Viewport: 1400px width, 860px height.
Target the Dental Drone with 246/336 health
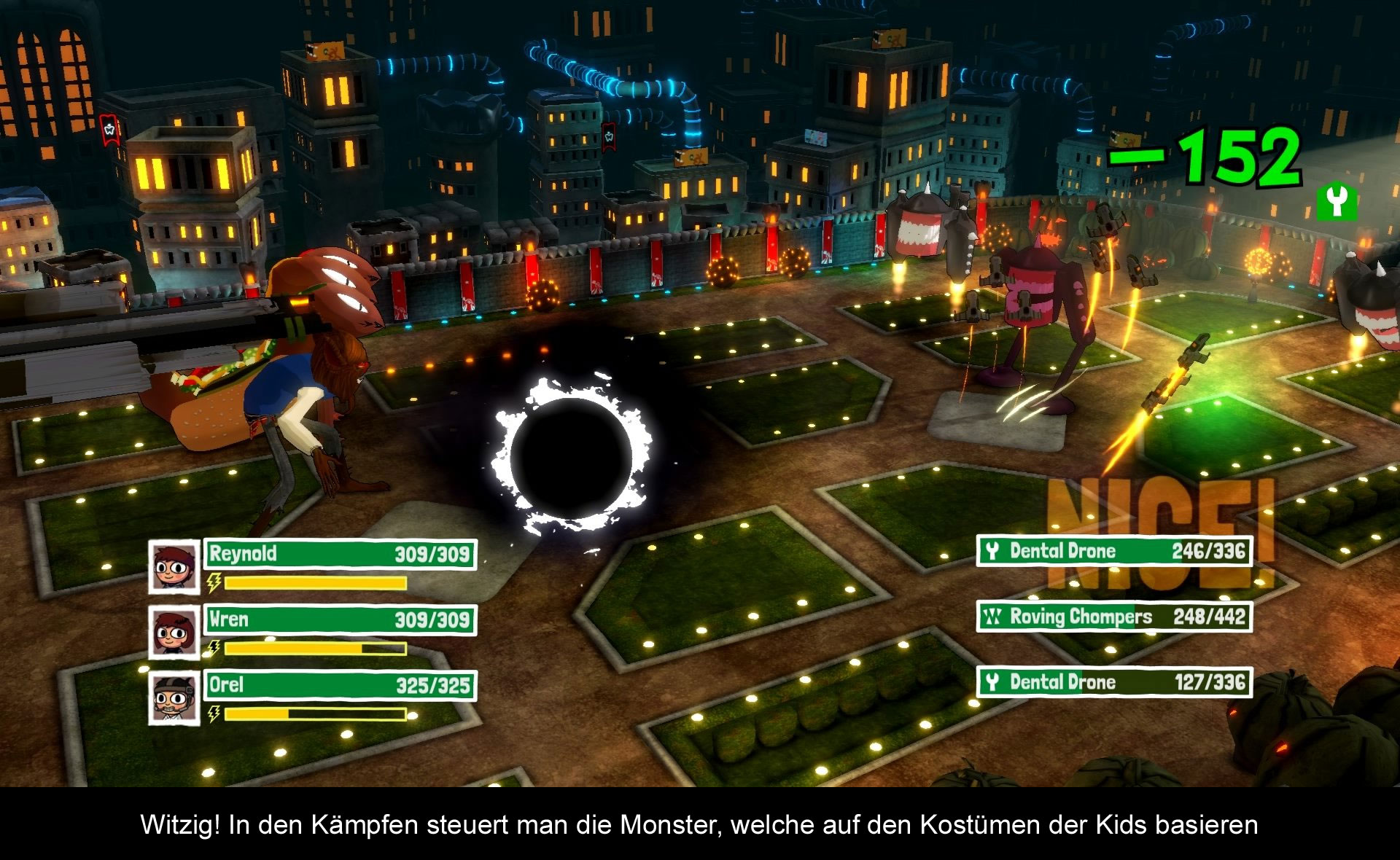coord(1114,551)
